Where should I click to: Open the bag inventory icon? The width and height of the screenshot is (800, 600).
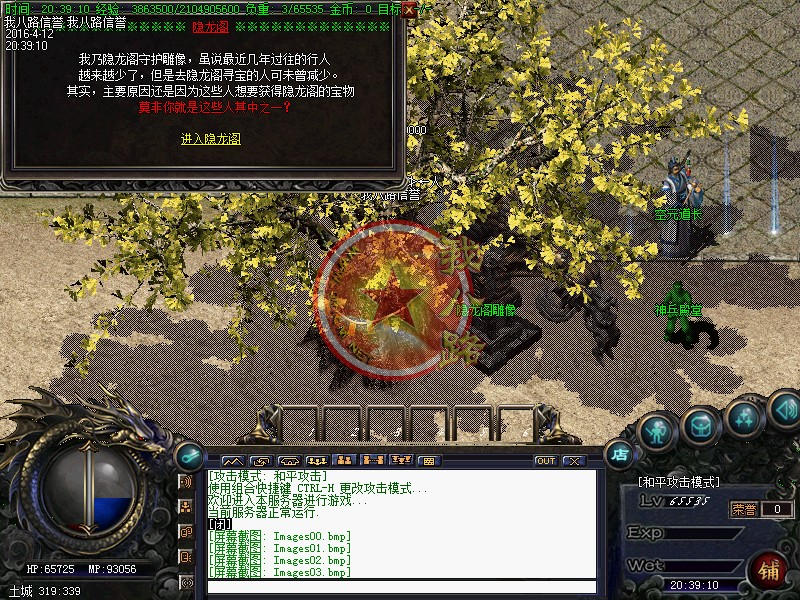(x=700, y=426)
